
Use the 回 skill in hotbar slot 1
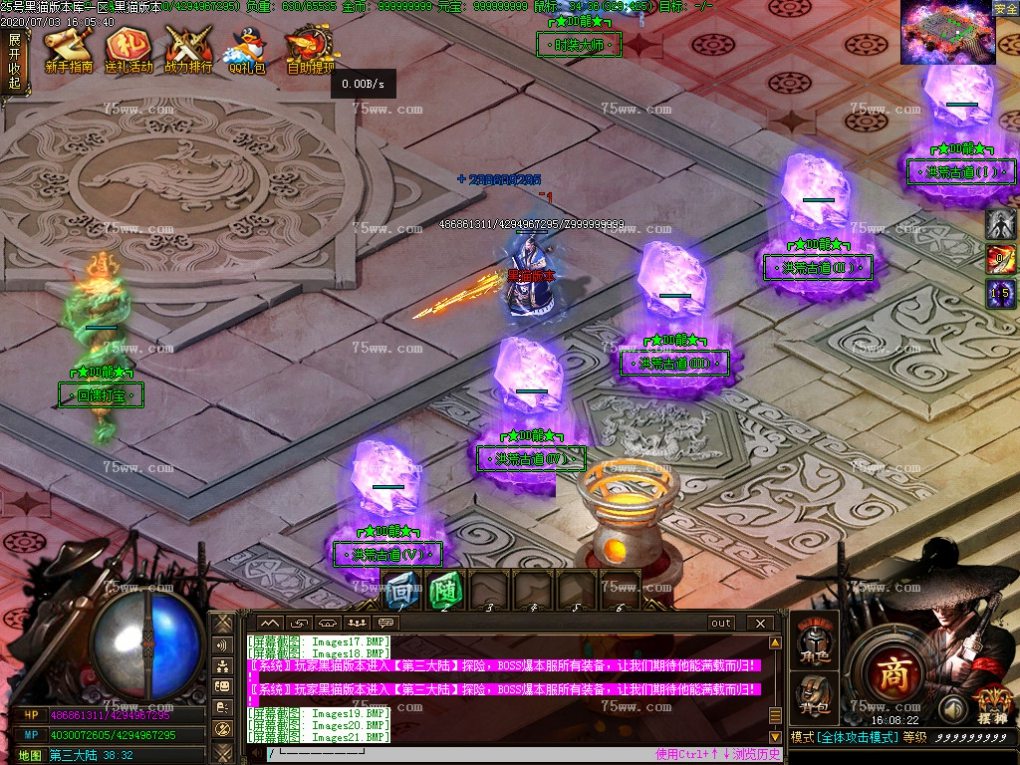pos(401,591)
